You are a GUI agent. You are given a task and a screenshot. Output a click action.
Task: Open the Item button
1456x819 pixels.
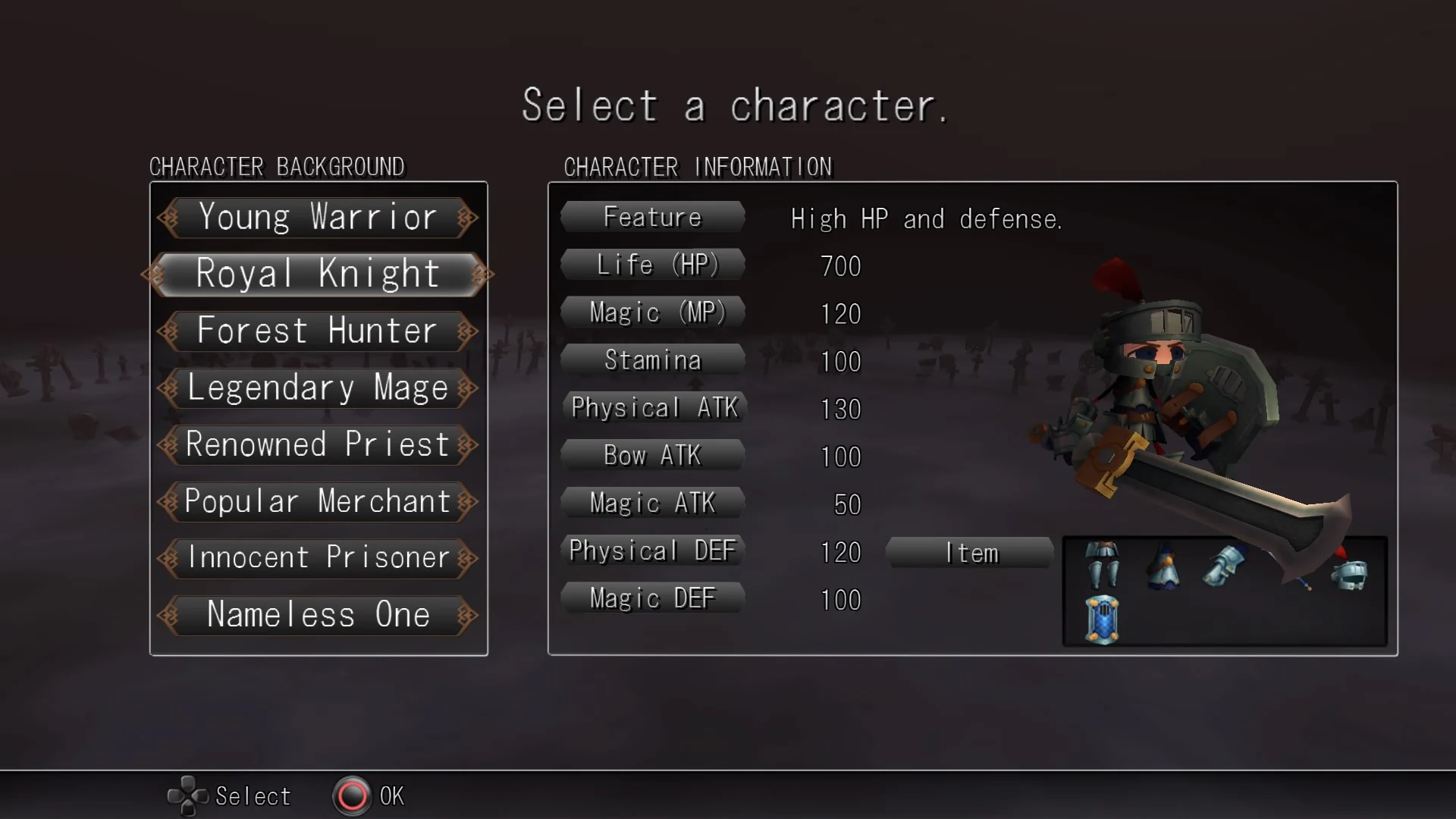pos(969,553)
